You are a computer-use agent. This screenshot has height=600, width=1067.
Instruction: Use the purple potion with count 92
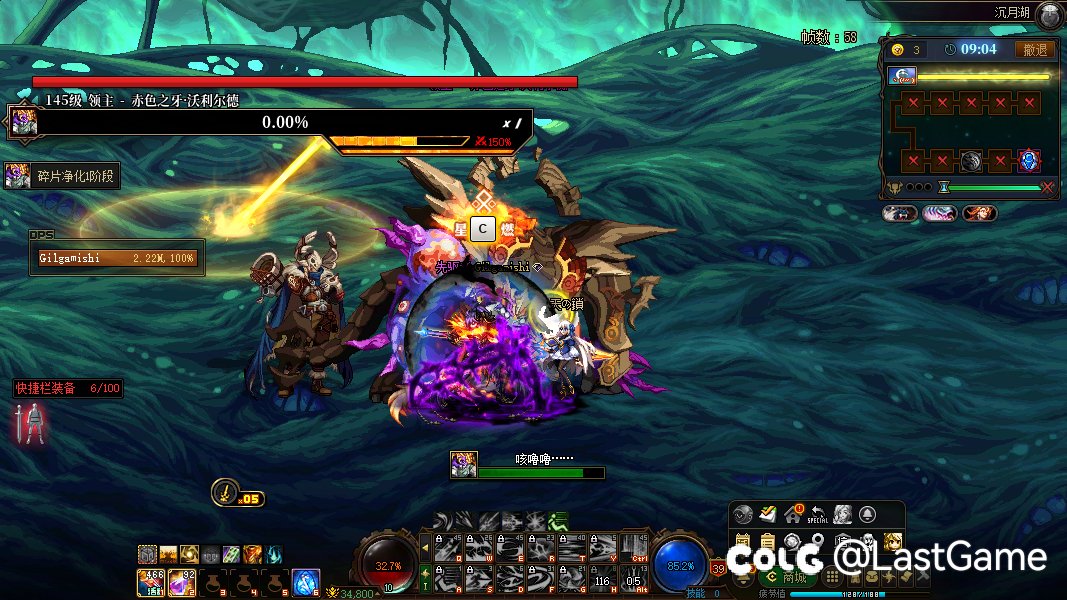[x=181, y=581]
